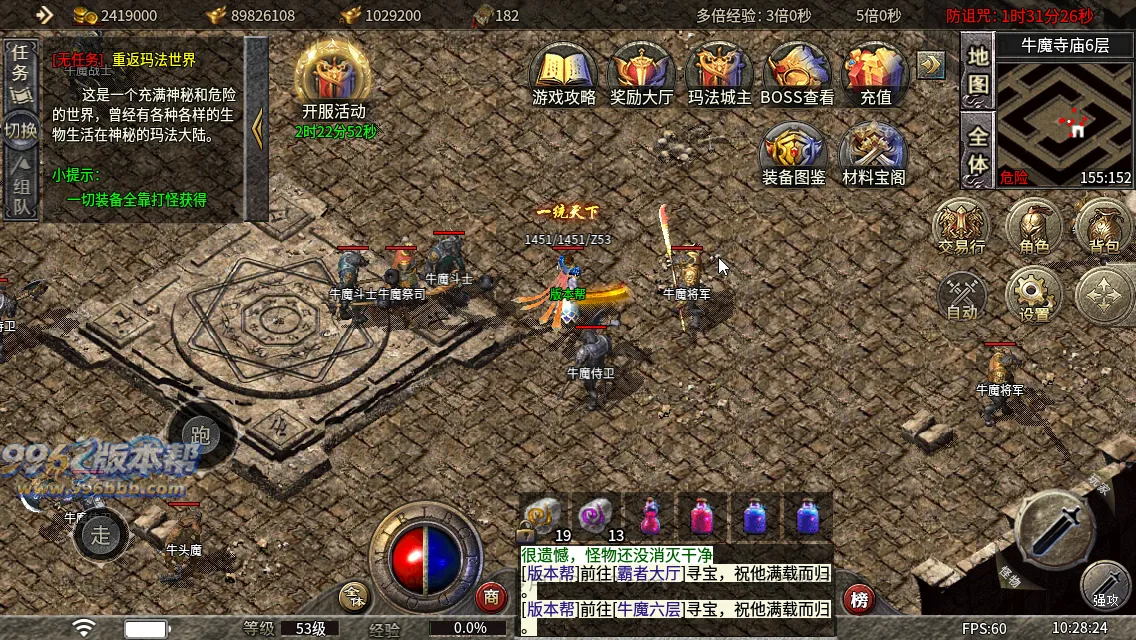The height and width of the screenshot is (640, 1136).
Task: Open the 材料宝阁 materials shop
Action: click(873, 153)
